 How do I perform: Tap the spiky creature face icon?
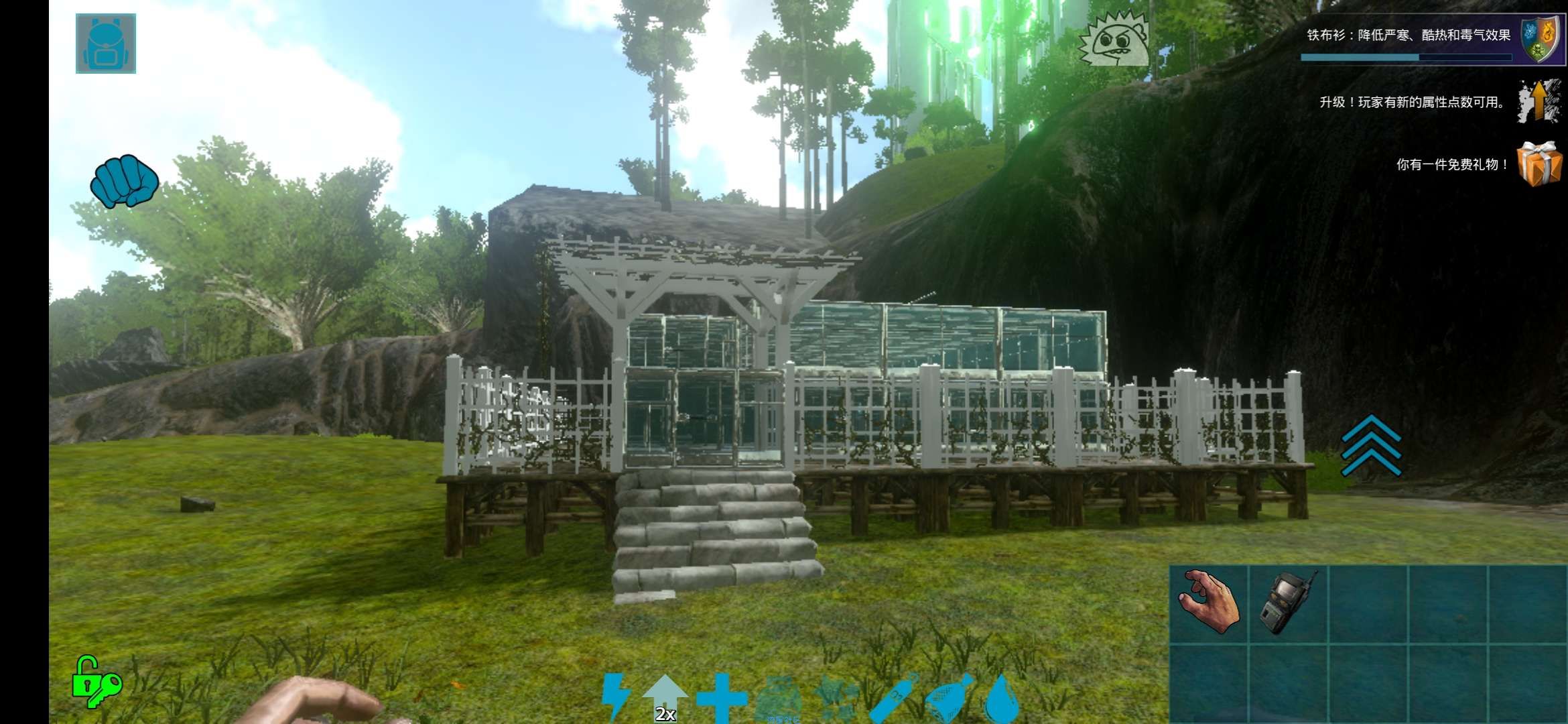(1114, 40)
